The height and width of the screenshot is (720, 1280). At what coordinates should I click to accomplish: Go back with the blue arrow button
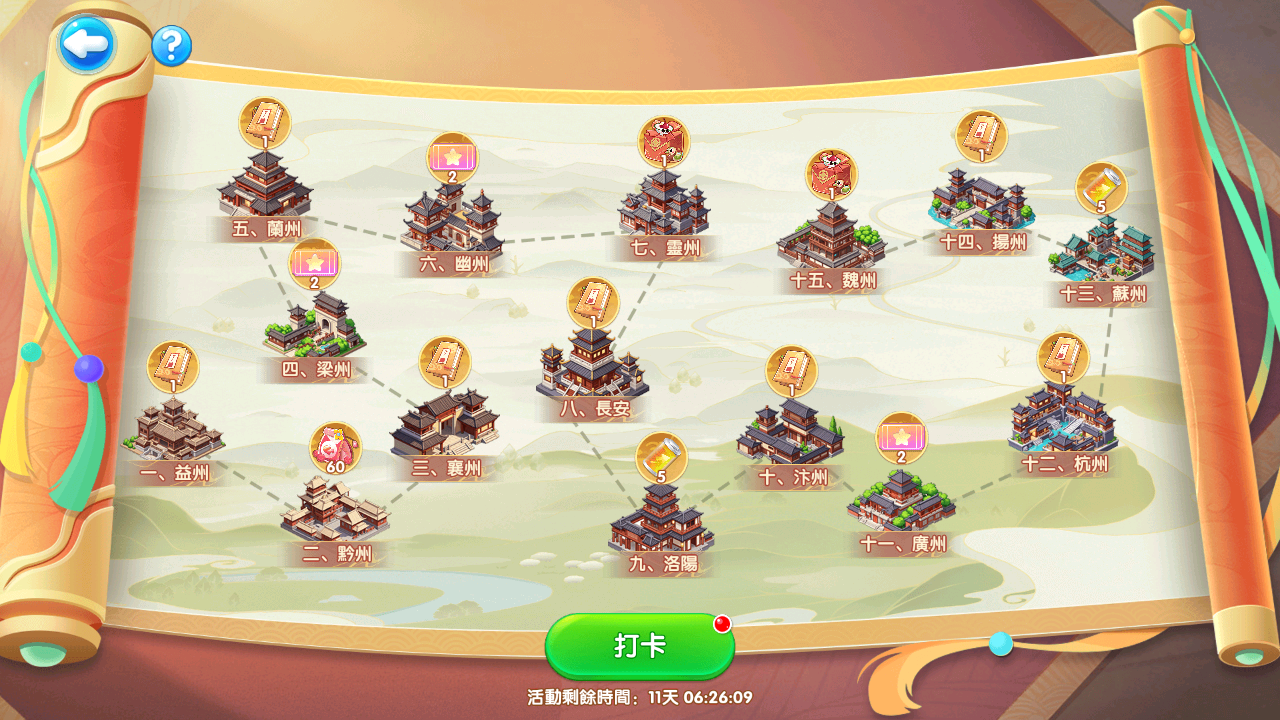[x=86, y=44]
